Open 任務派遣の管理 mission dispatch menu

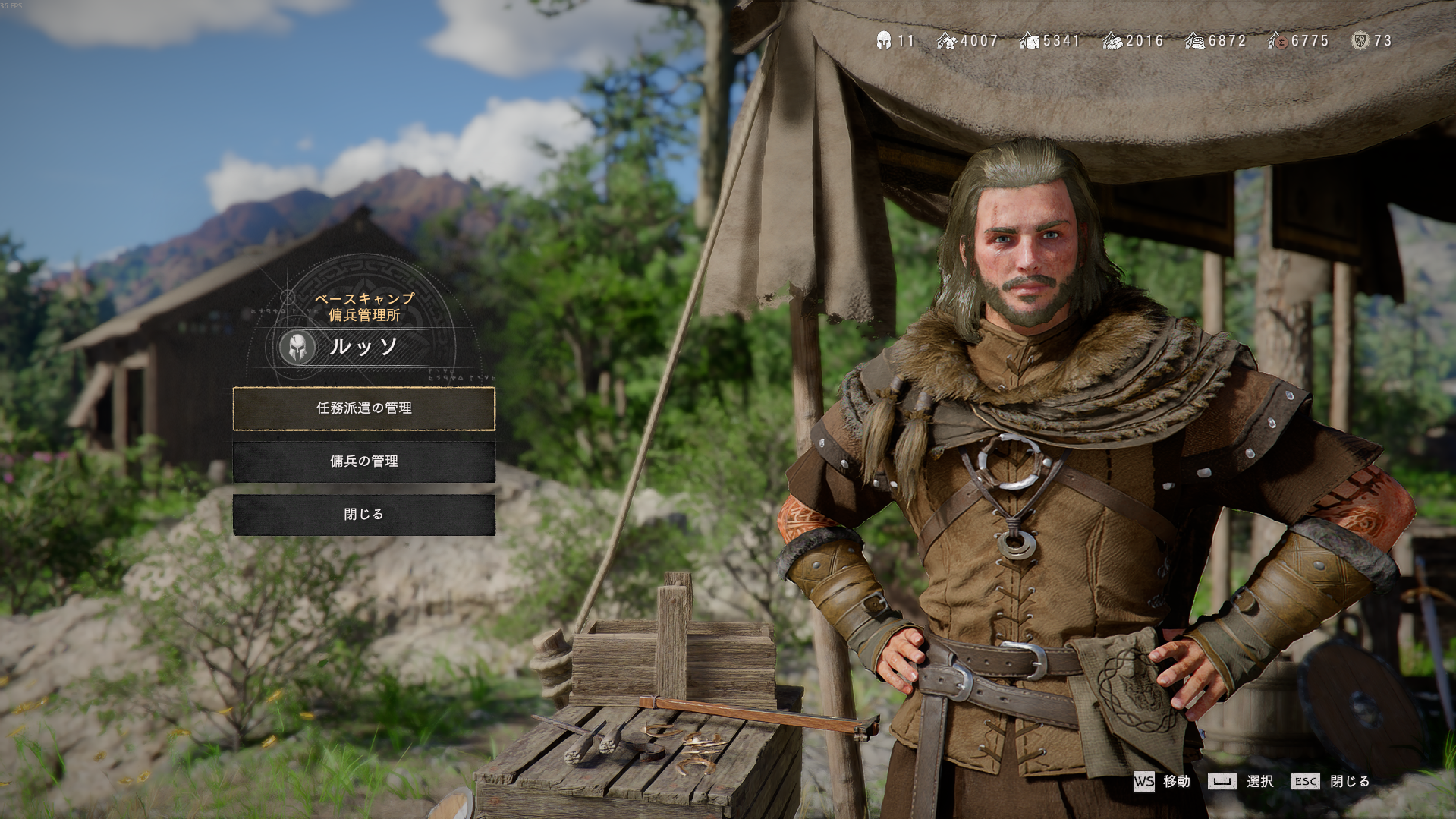click(364, 408)
